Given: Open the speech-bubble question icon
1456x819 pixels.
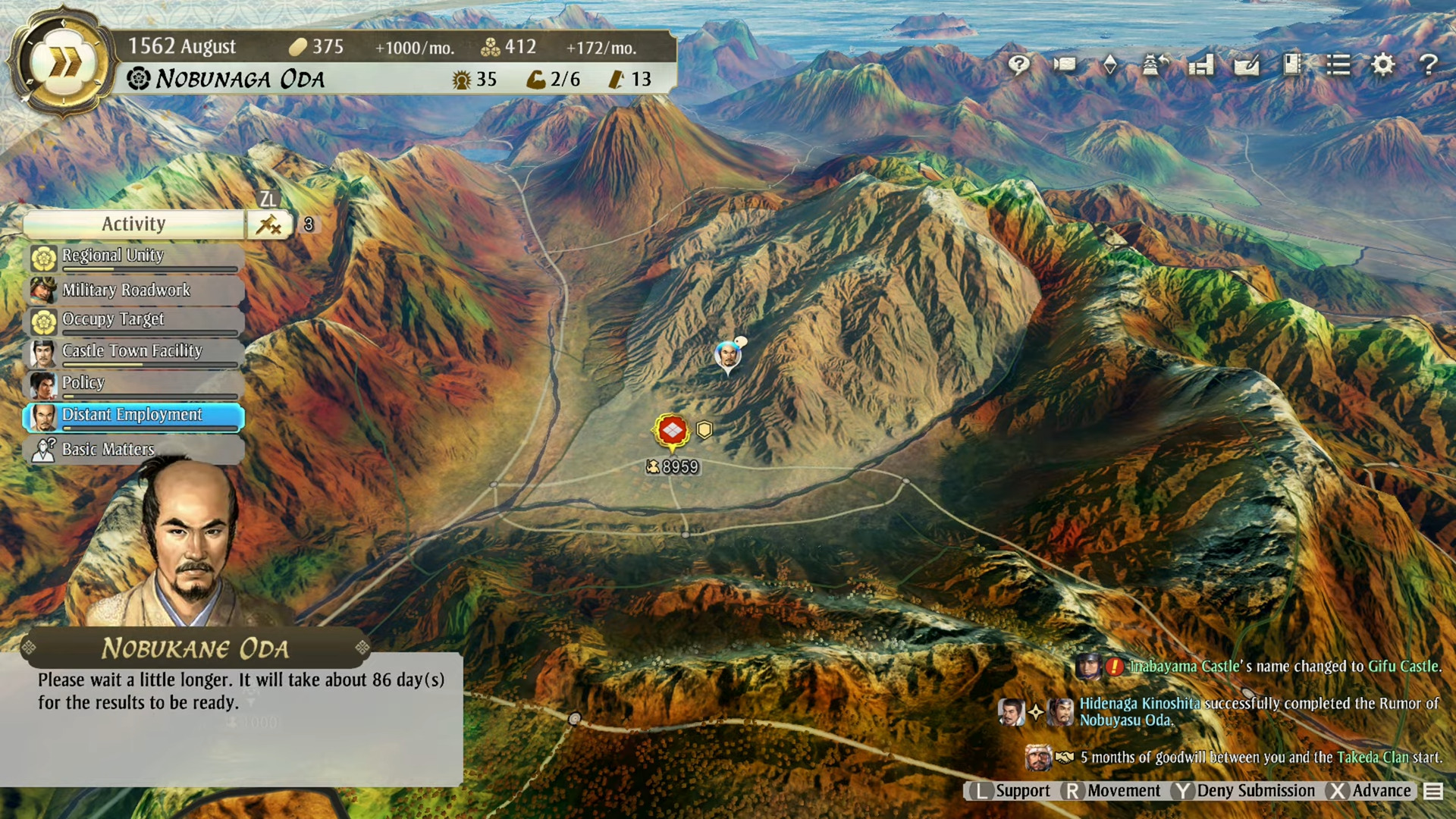Looking at the screenshot, I should point(1018,65).
